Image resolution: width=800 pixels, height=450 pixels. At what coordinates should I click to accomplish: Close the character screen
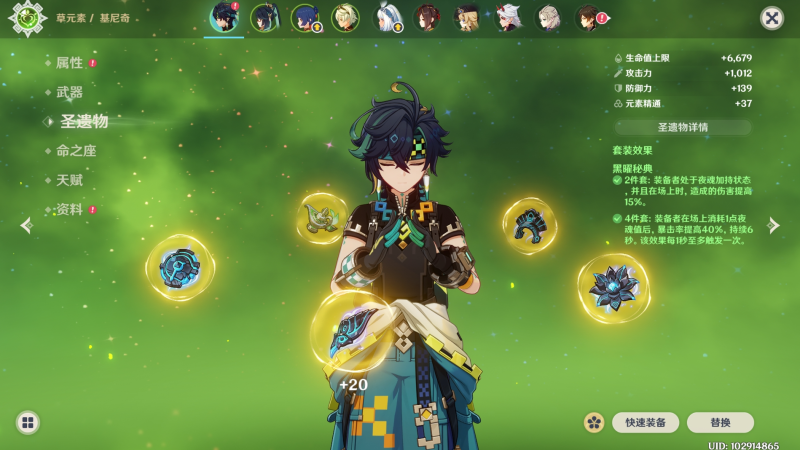772,18
